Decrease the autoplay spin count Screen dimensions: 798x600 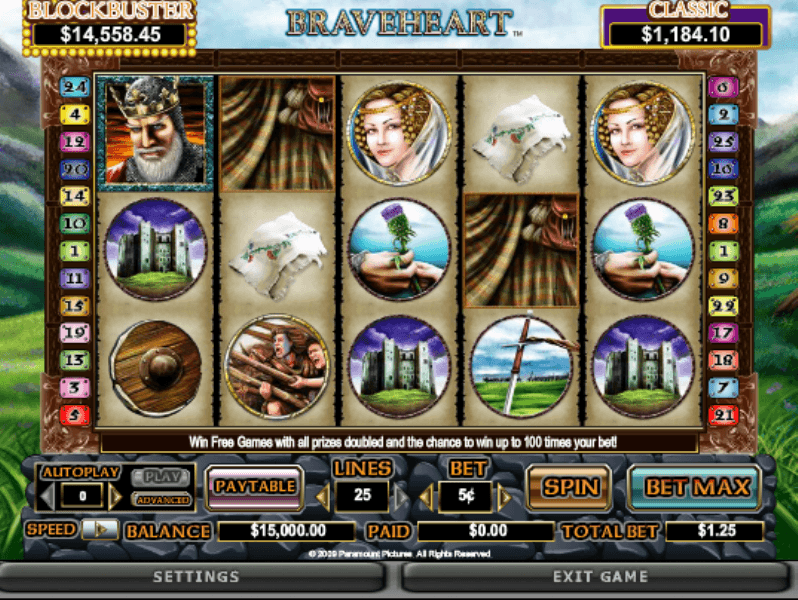click(x=44, y=496)
